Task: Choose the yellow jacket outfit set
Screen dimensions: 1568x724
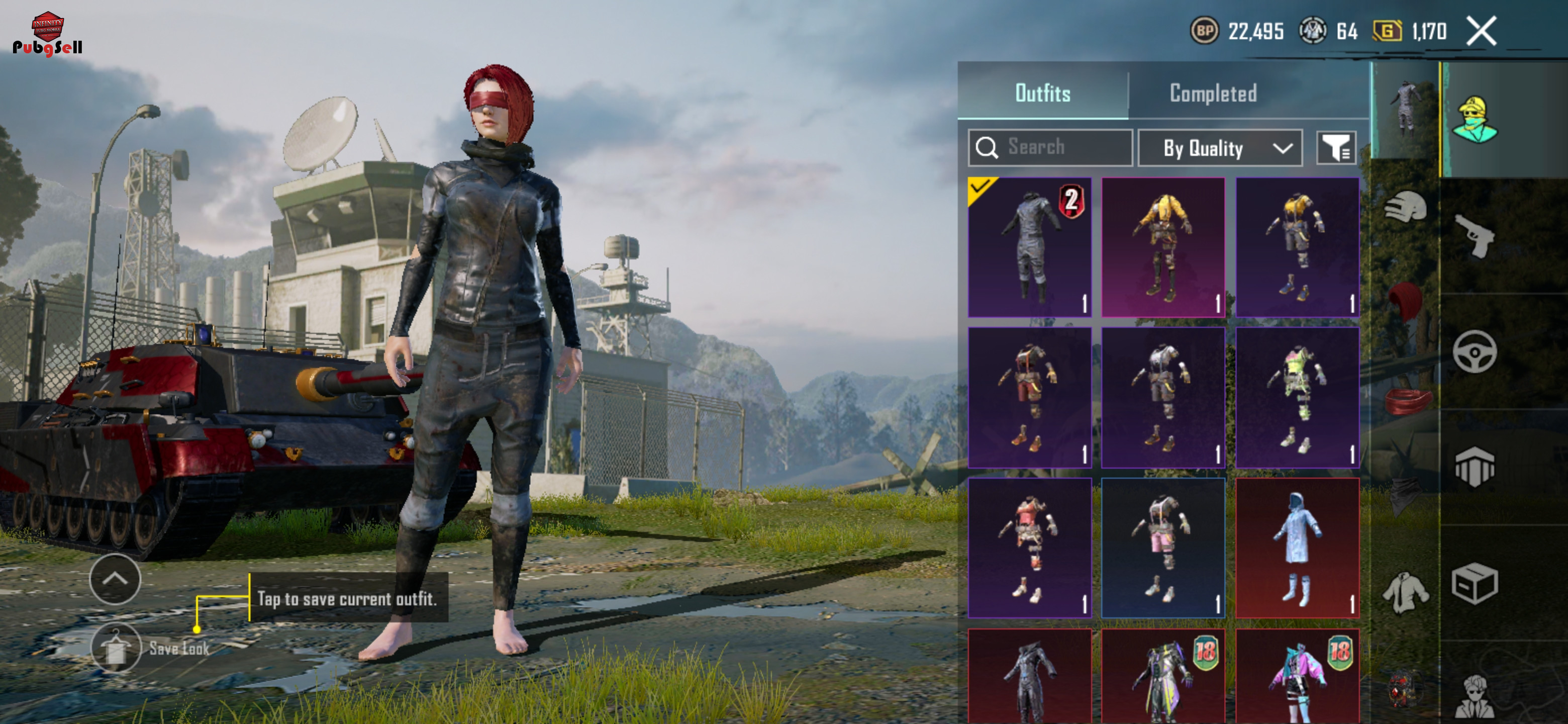Action: tap(1162, 247)
